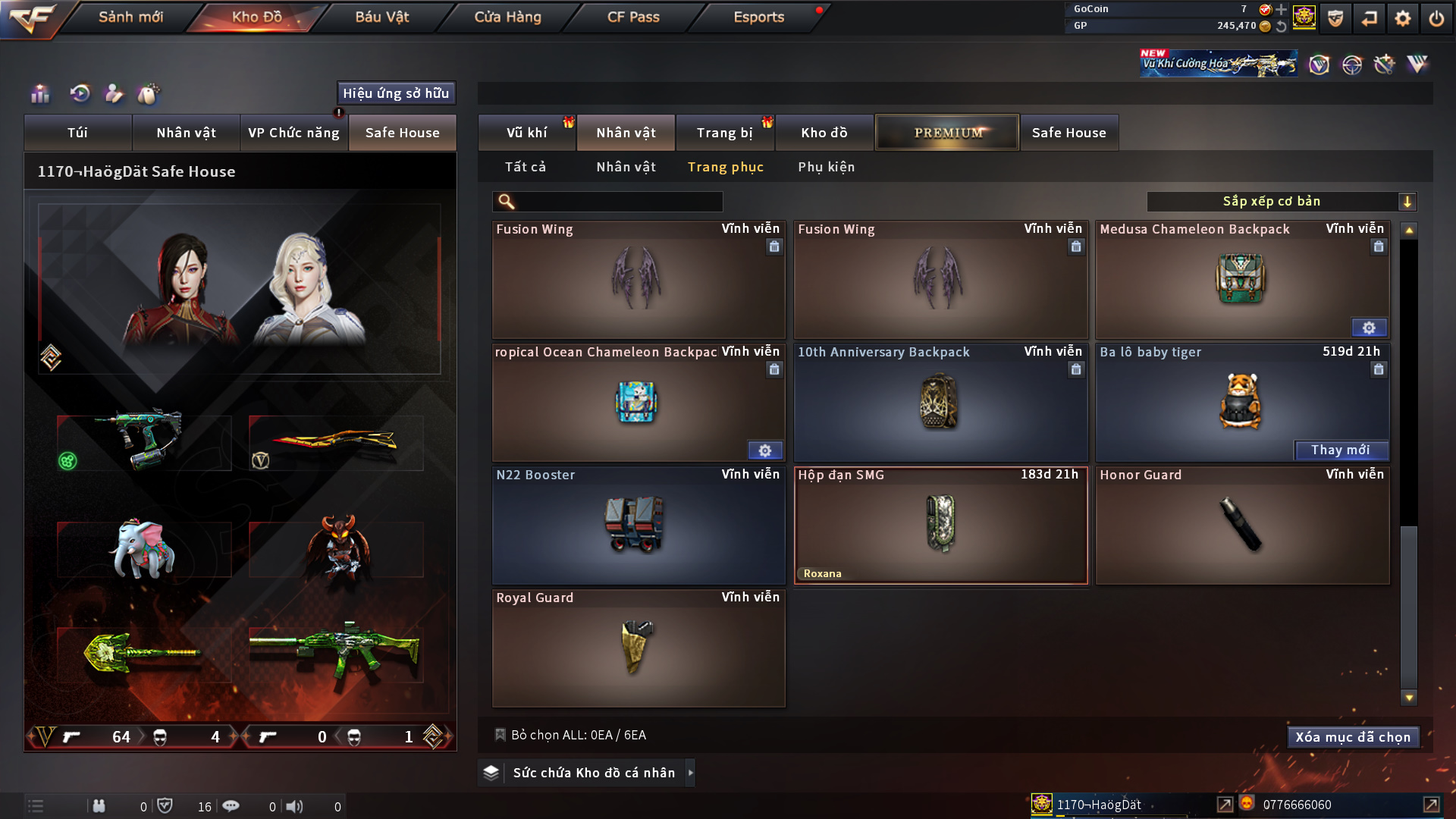Click the power exit button
Screen dimensions: 1456x819
pyautogui.click(x=1436, y=18)
